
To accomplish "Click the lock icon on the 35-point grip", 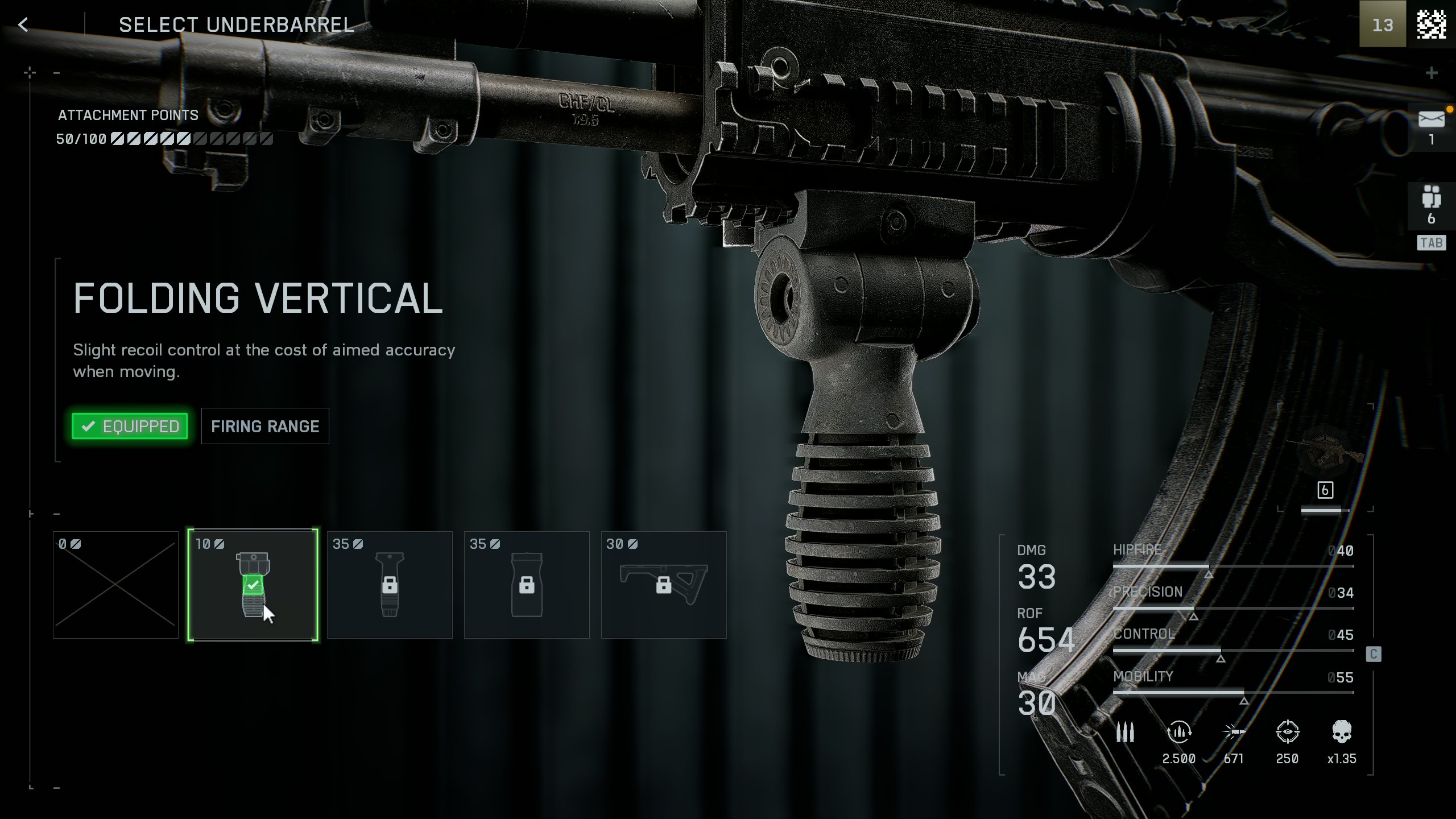I will coord(390,586).
